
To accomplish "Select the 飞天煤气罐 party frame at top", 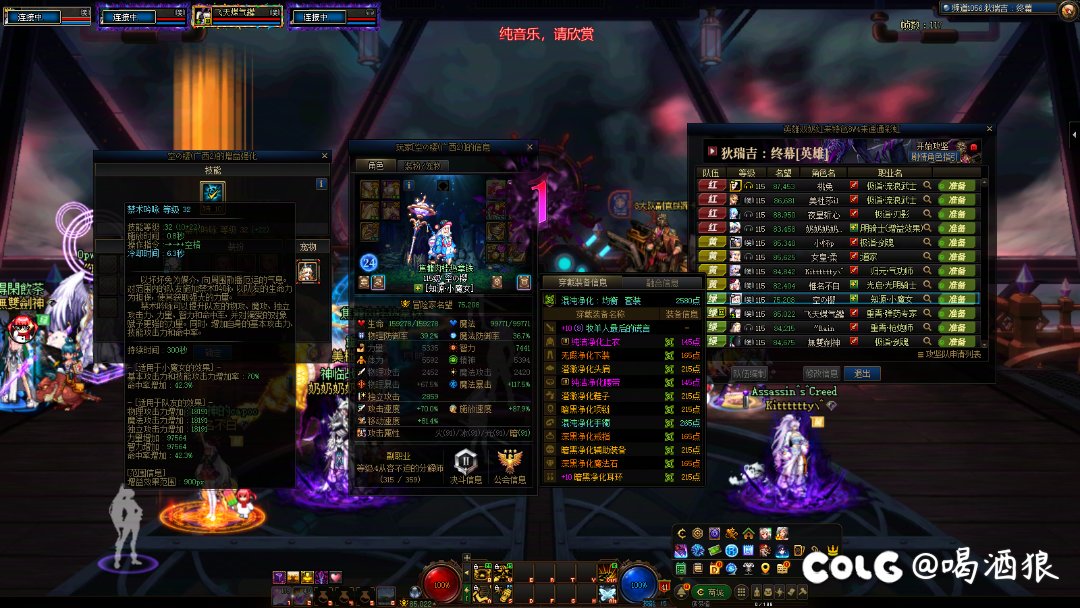I will [238, 16].
